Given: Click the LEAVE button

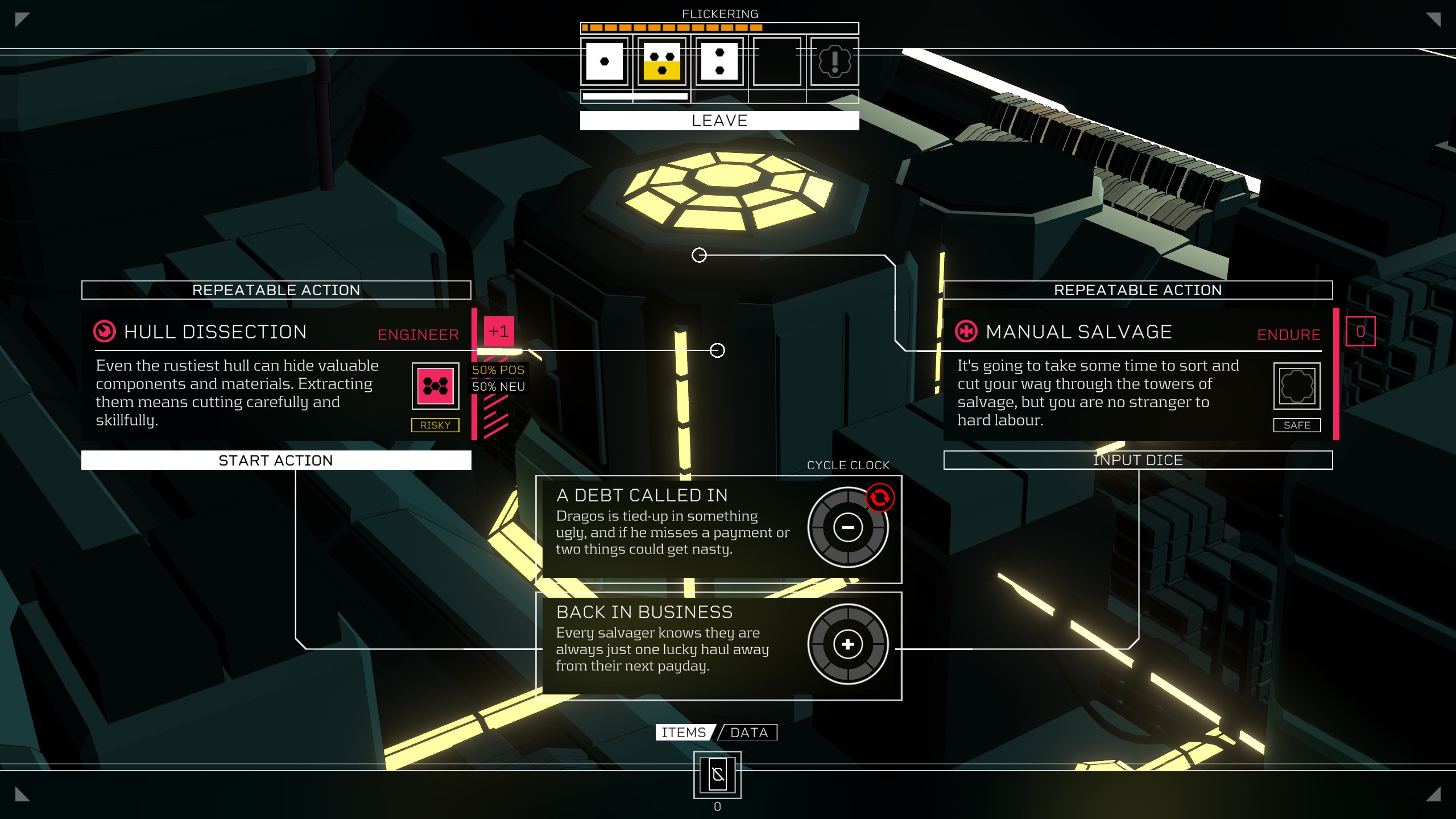Looking at the screenshot, I should [x=719, y=121].
